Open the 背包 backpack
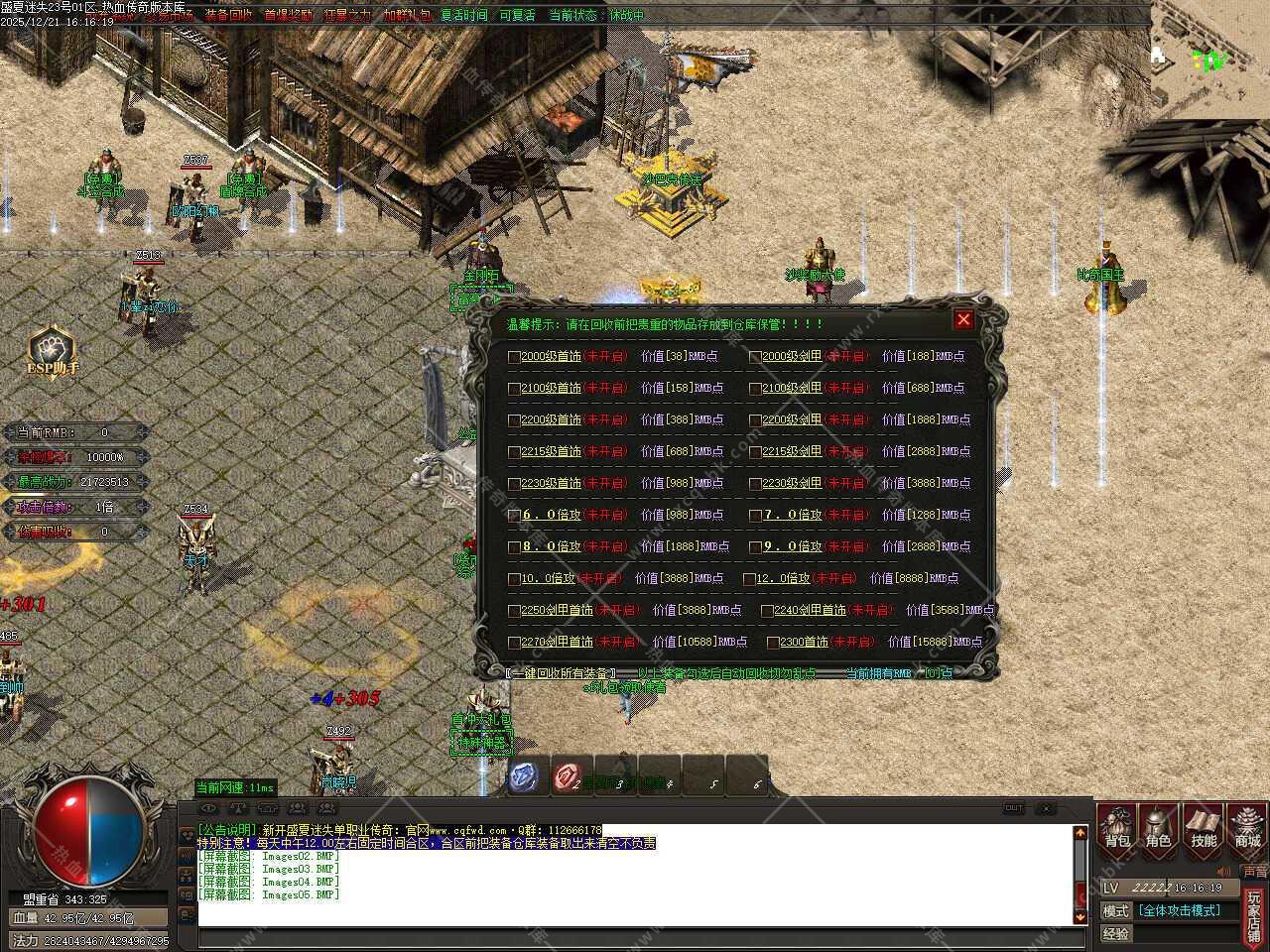Viewport: 1270px width, 952px height. (x=1117, y=827)
